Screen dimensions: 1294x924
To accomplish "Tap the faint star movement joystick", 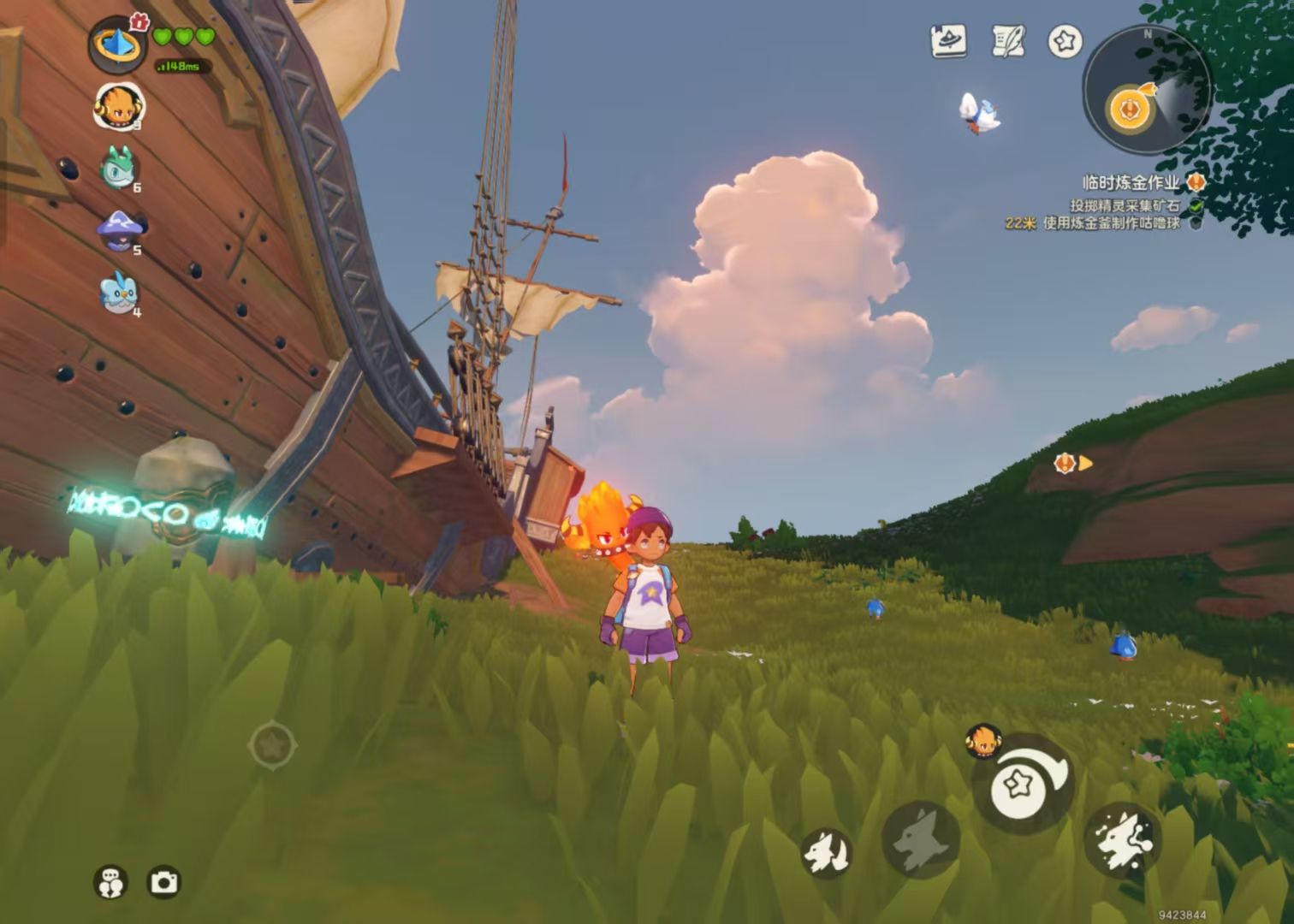I will [x=272, y=745].
